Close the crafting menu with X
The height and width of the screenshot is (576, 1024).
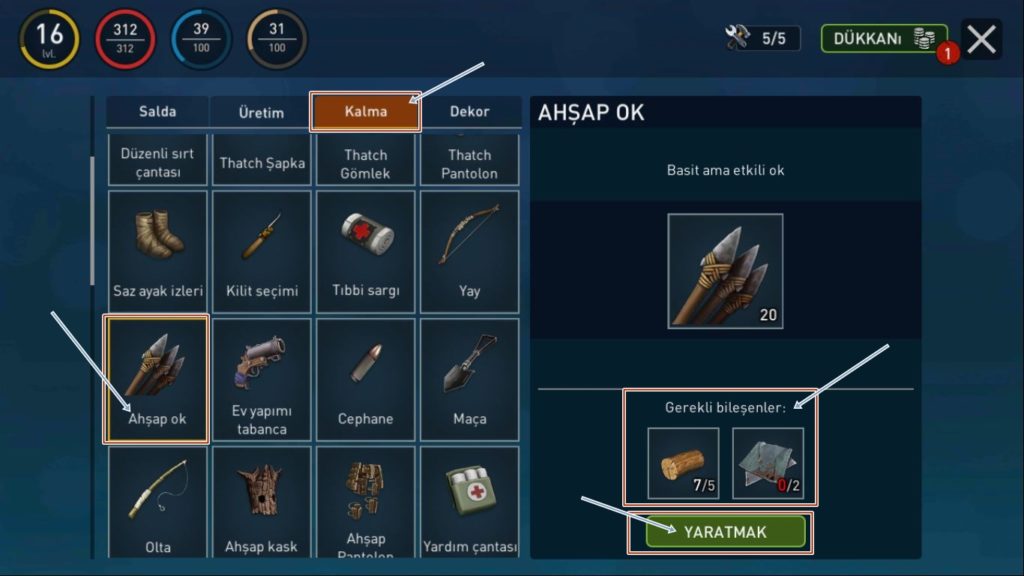tap(982, 39)
